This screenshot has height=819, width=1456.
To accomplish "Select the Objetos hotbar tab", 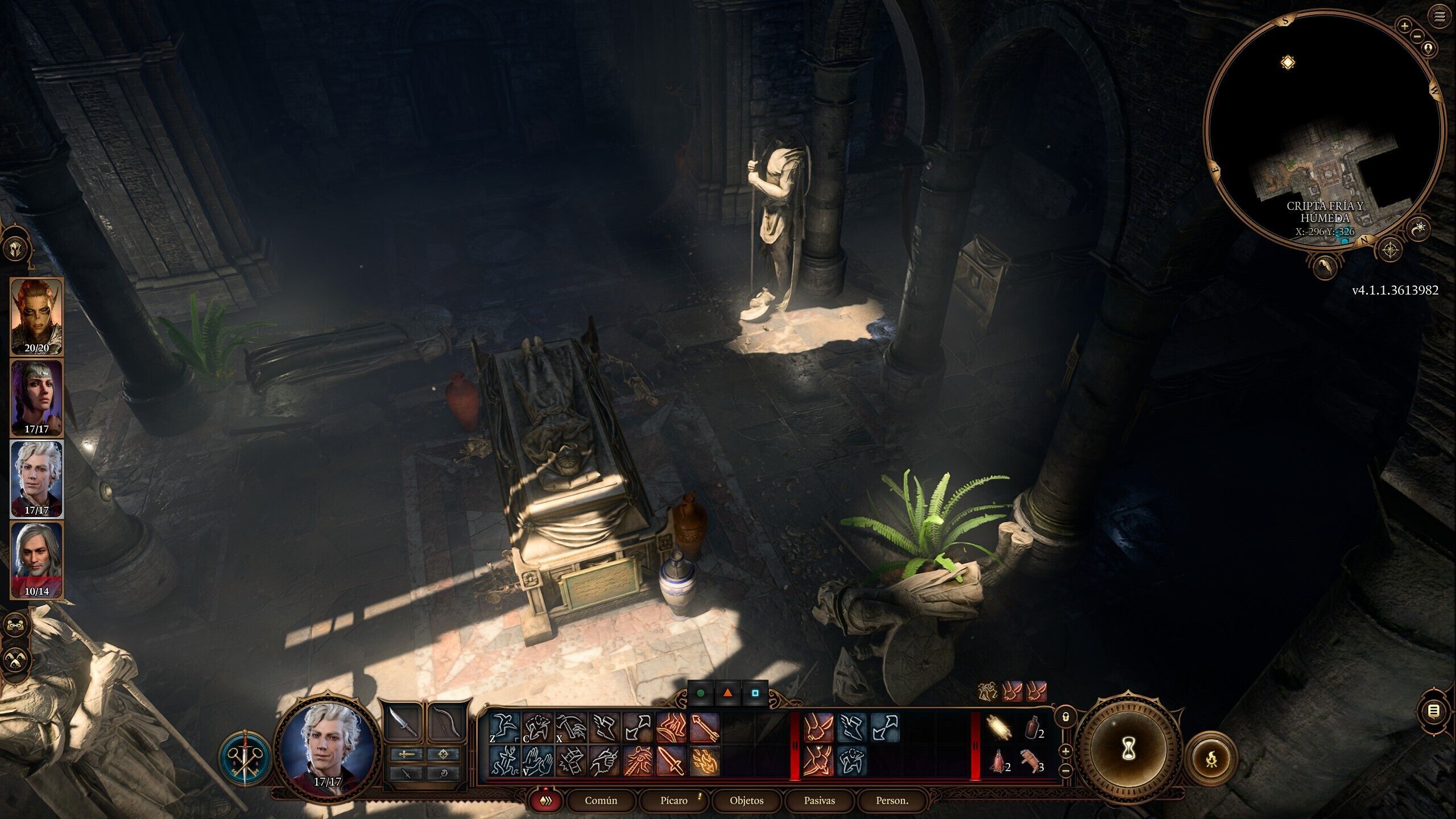I will 746,800.
